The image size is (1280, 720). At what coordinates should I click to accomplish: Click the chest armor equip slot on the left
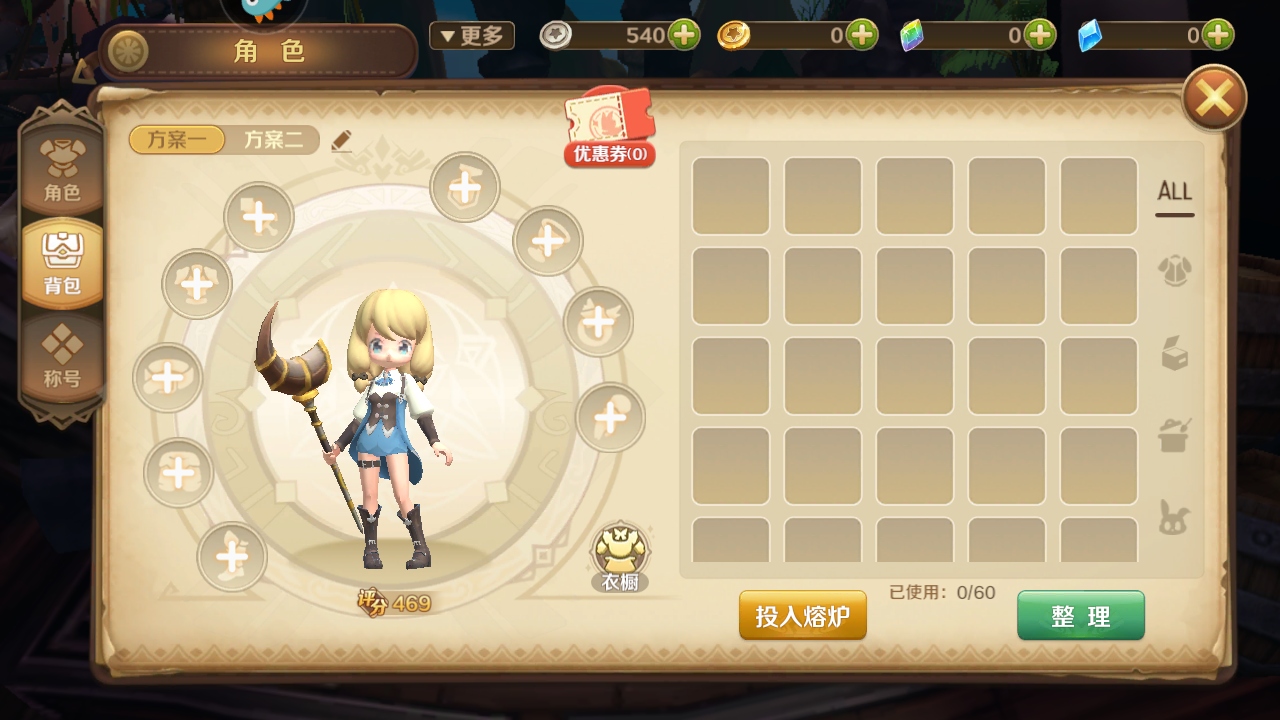coord(196,284)
